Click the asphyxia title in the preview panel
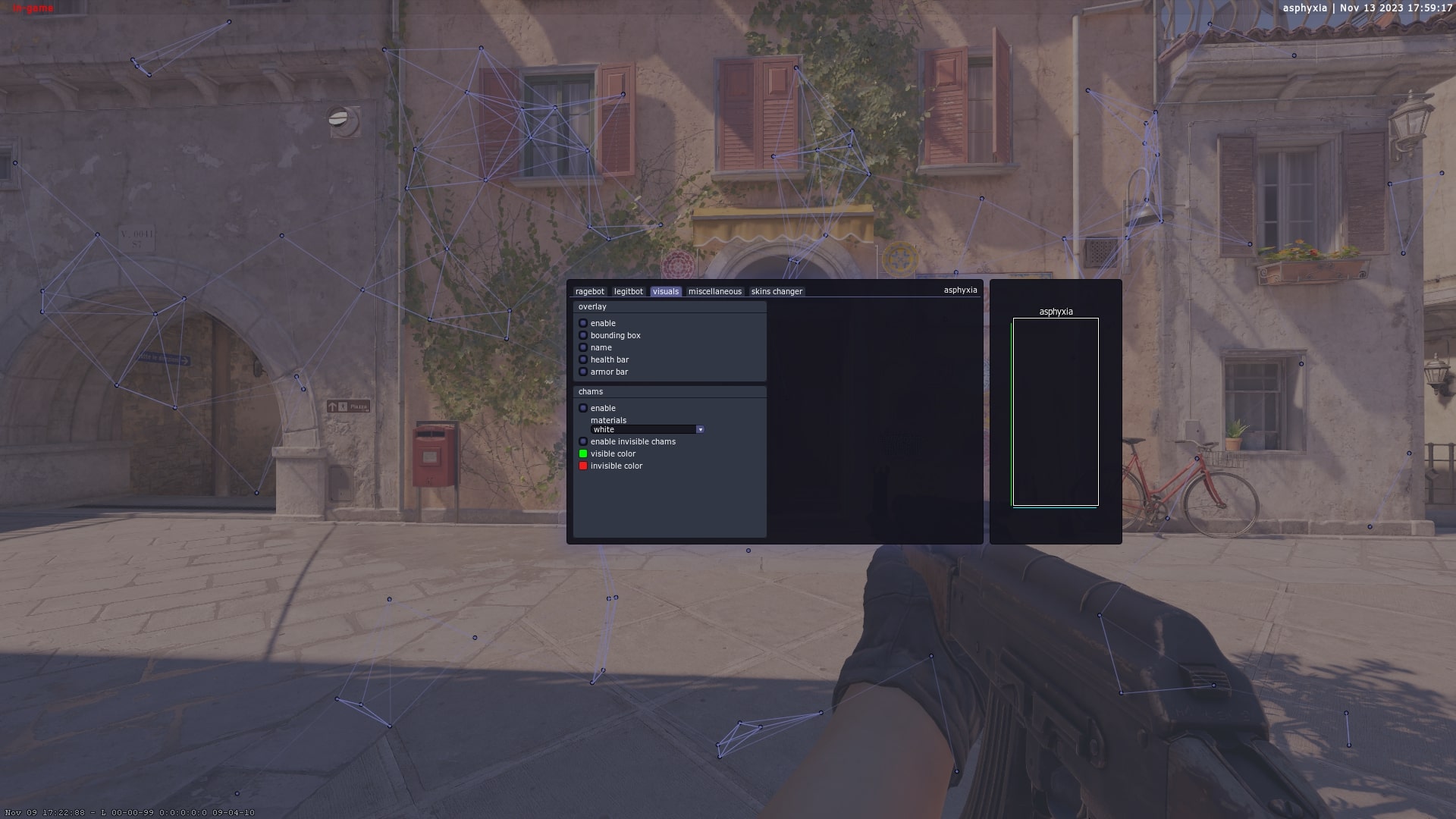This screenshot has height=819, width=1456. tap(1056, 311)
